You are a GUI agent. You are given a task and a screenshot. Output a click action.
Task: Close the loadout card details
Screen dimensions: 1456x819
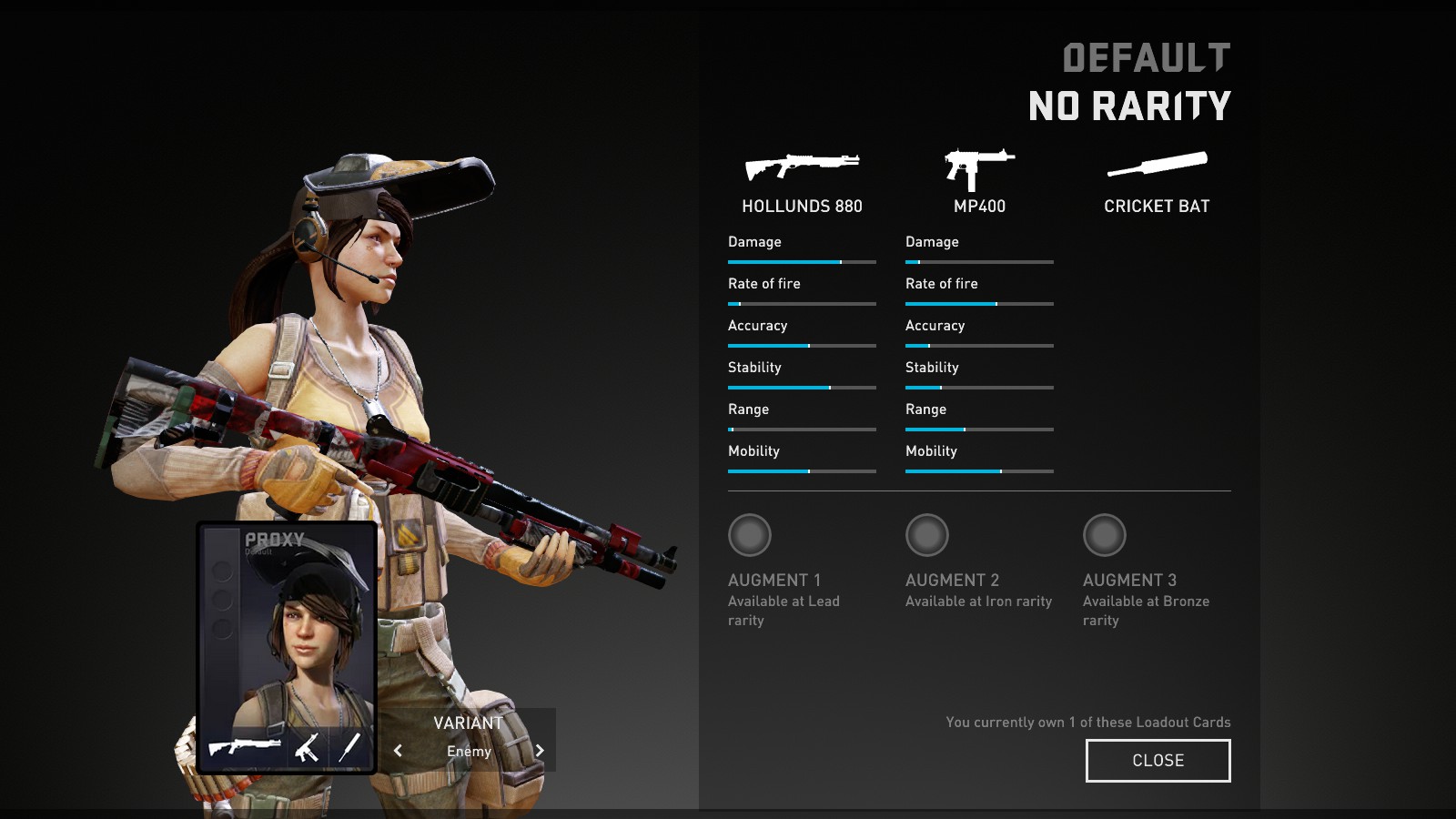coord(1158,760)
